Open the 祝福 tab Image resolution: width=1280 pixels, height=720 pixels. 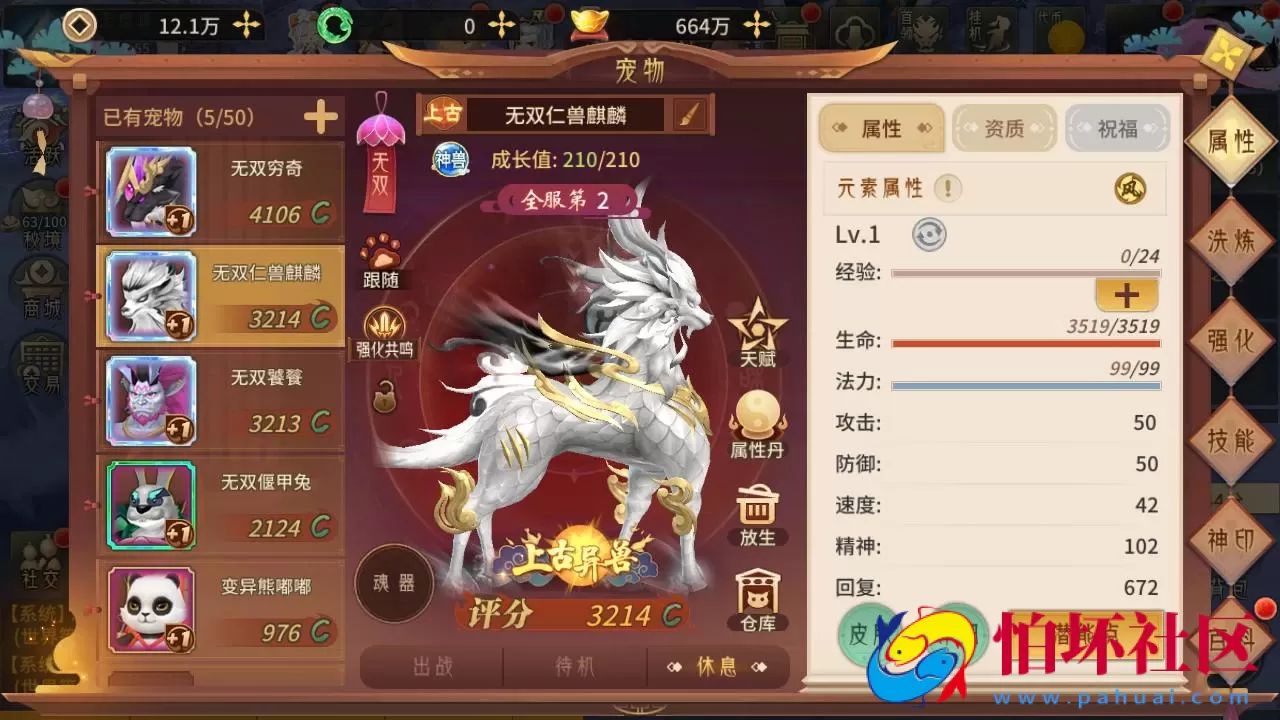coord(1117,128)
